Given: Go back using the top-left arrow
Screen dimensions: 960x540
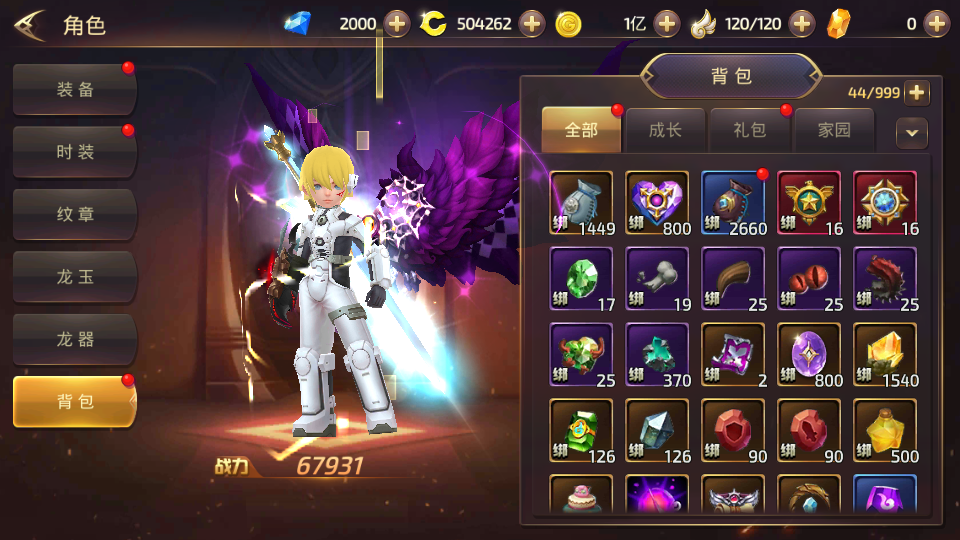Looking at the screenshot, I should (28, 24).
